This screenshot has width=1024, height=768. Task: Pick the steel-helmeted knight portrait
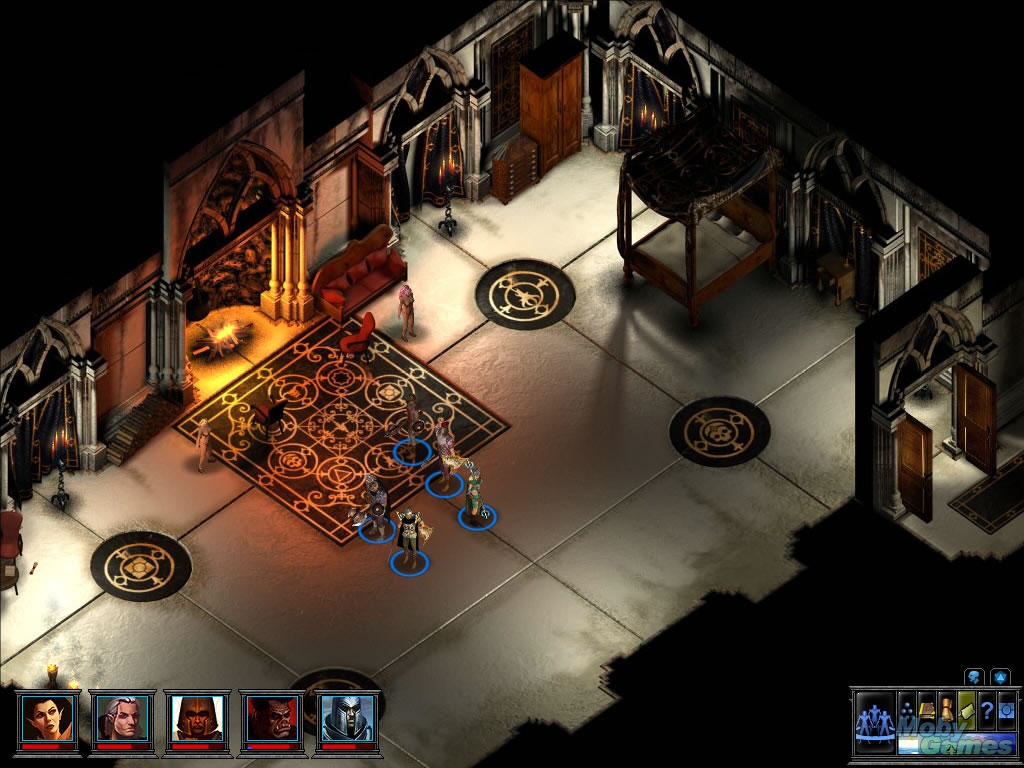[347, 716]
